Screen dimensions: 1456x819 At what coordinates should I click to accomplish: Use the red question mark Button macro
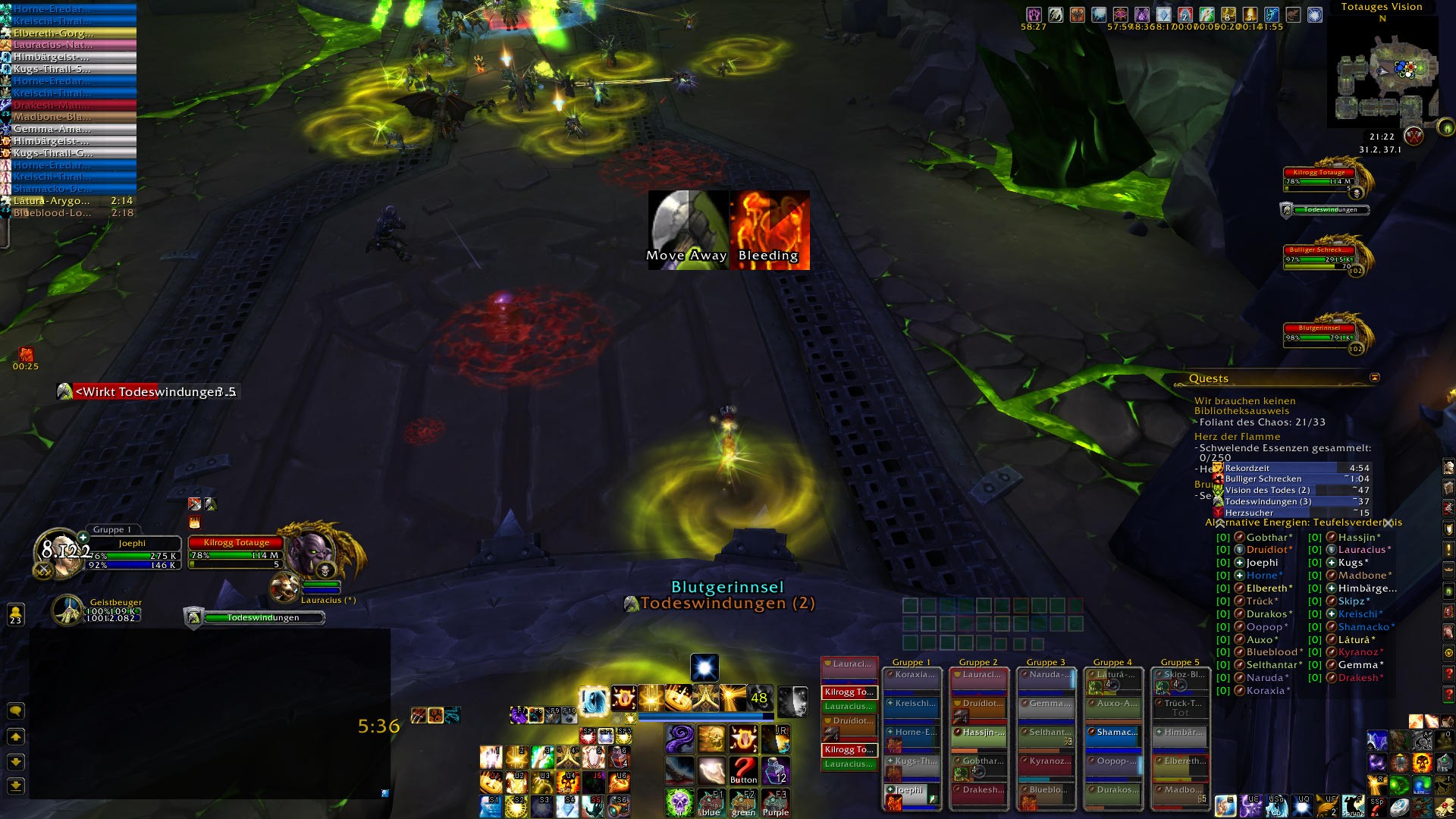click(743, 770)
